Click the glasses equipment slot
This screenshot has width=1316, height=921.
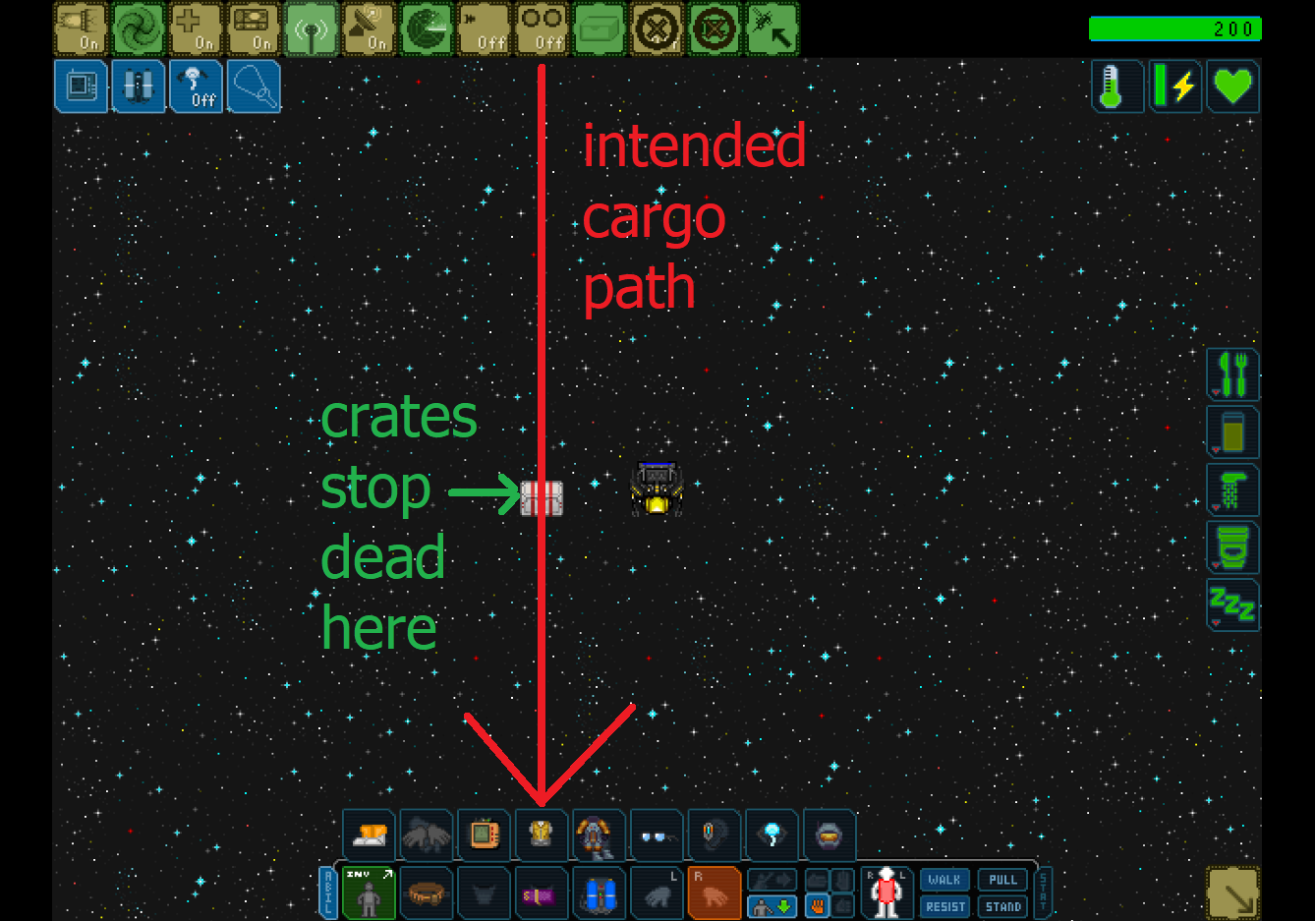657,835
